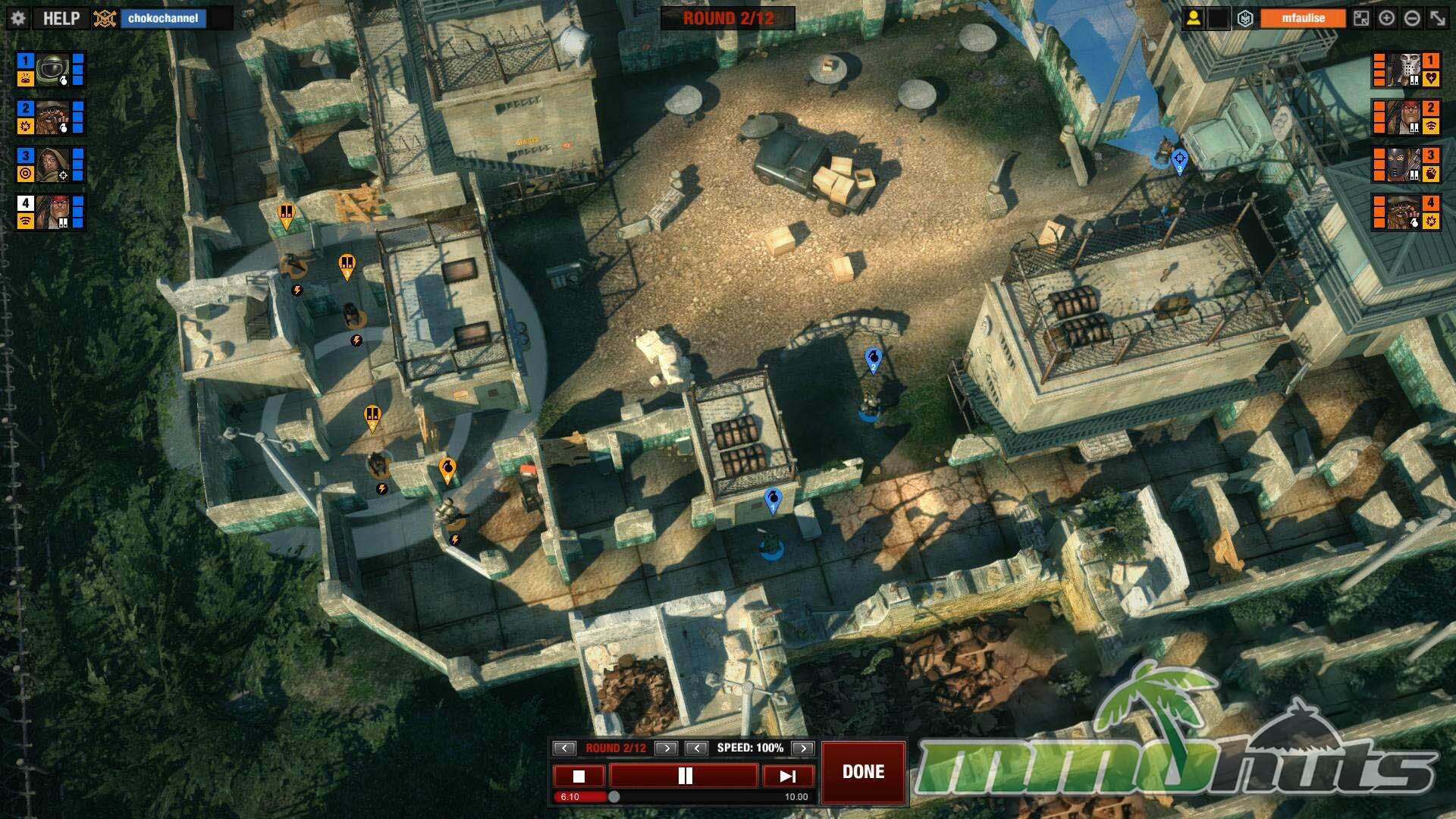Choose blue unit 3 hooded sniper portrait
Viewport: 1456px width, 819px height.
pyautogui.click(x=52, y=165)
